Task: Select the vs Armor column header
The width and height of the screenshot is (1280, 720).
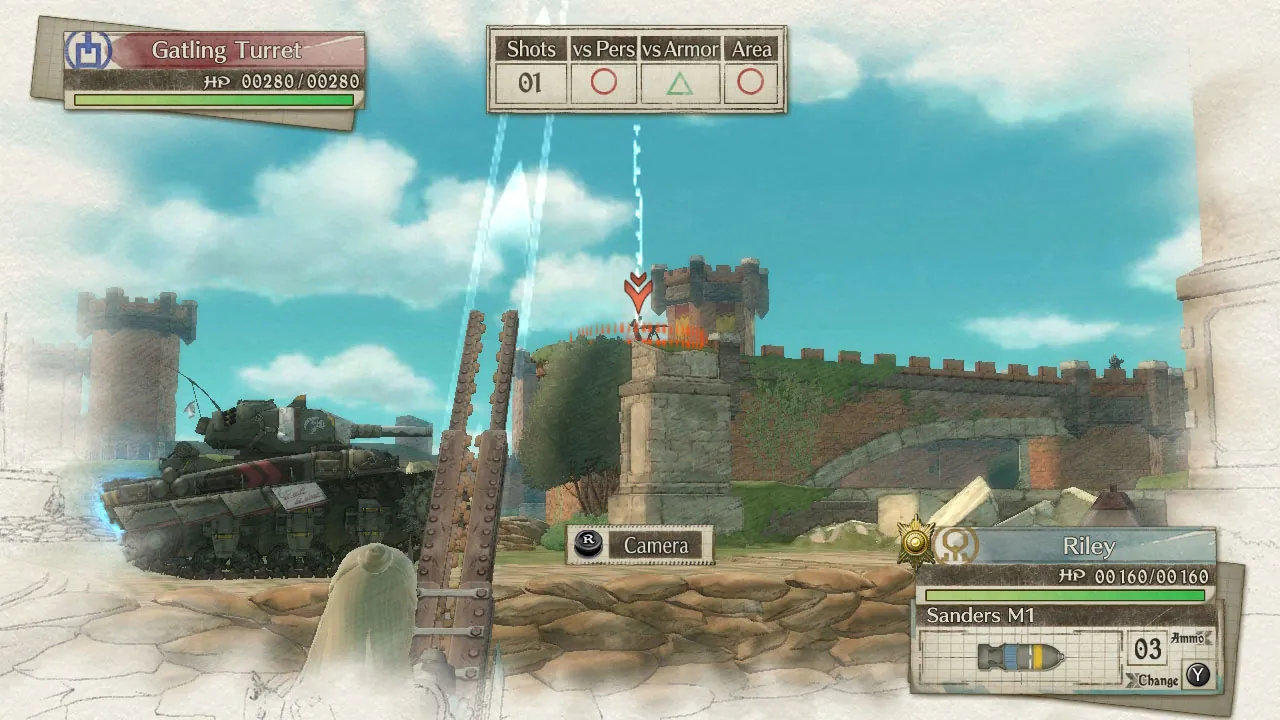Action: point(682,48)
